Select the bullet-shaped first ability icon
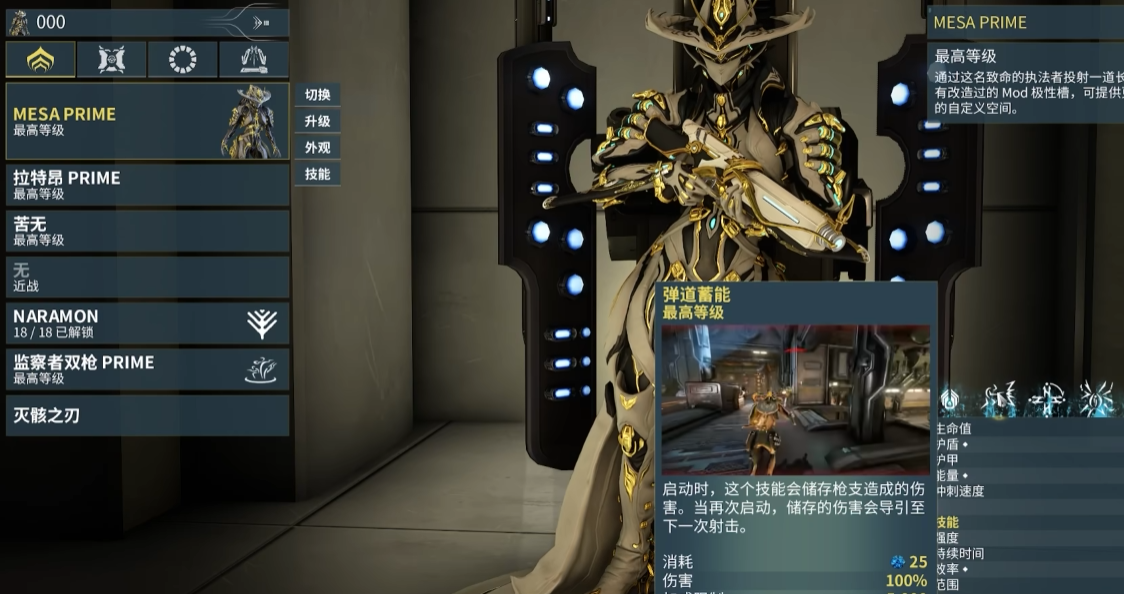Image resolution: width=1124 pixels, height=594 pixels. (x=948, y=401)
